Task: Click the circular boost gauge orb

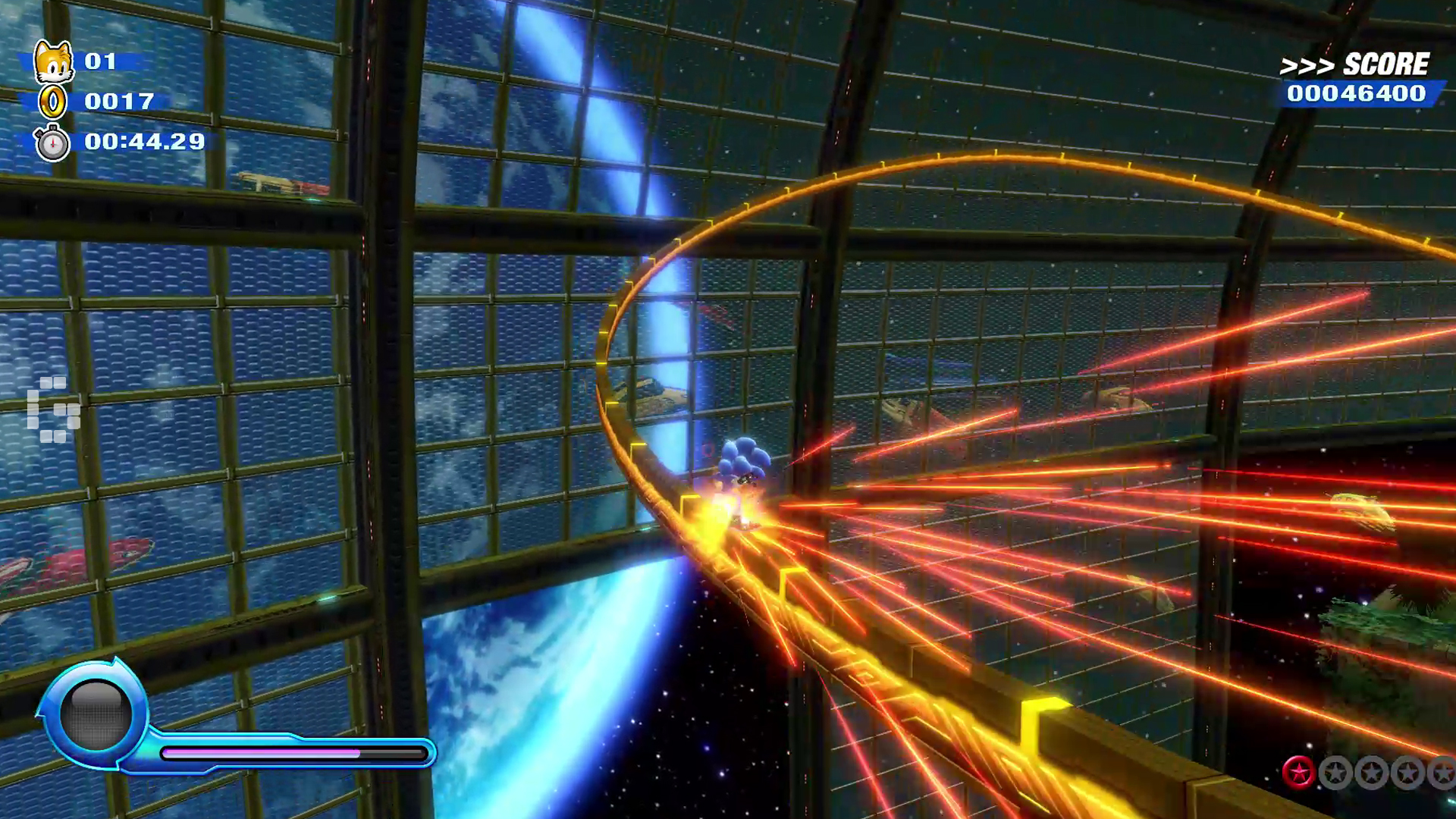Action: tap(97, 713)
